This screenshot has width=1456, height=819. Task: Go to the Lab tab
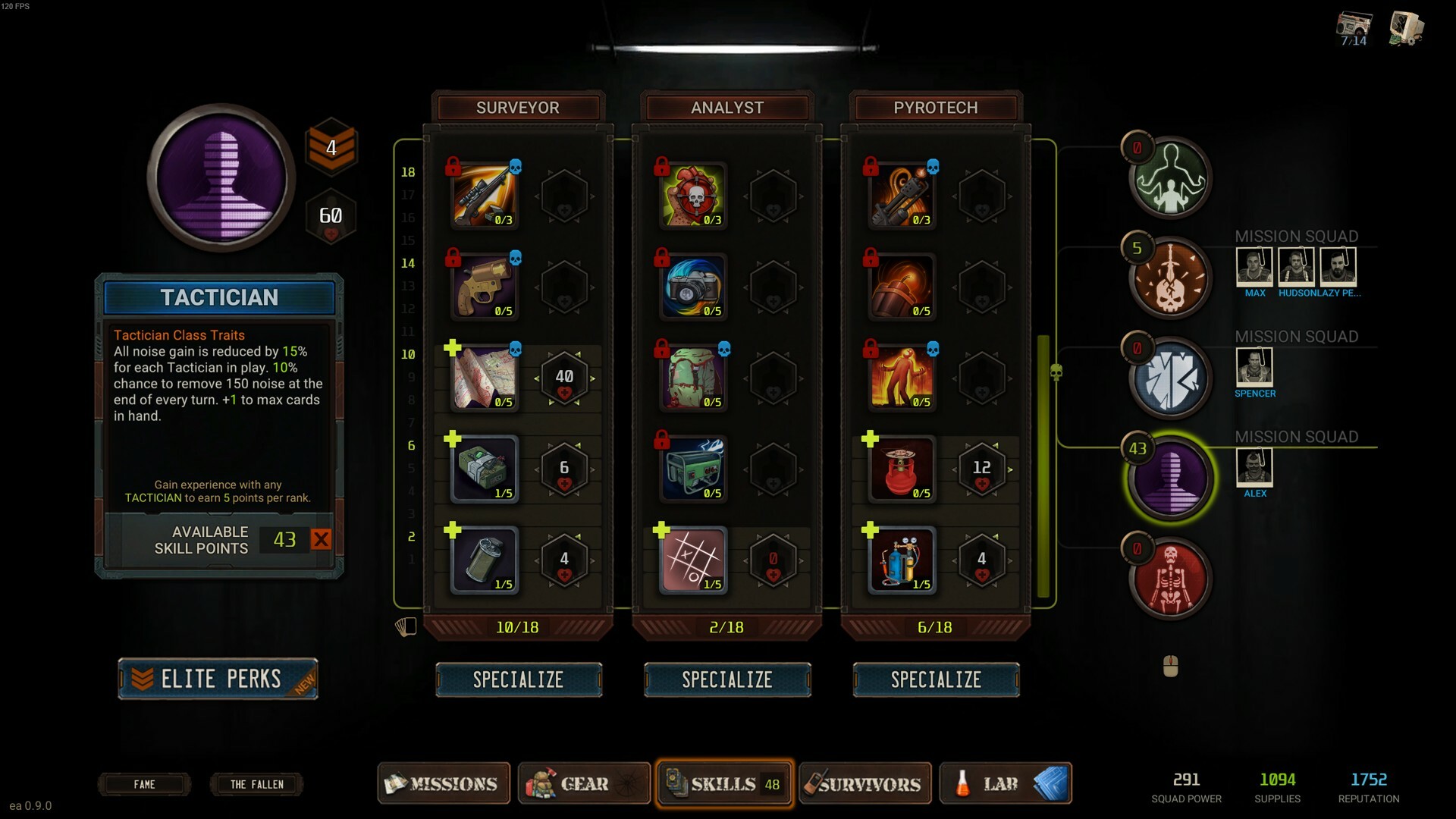(1005, 783)
